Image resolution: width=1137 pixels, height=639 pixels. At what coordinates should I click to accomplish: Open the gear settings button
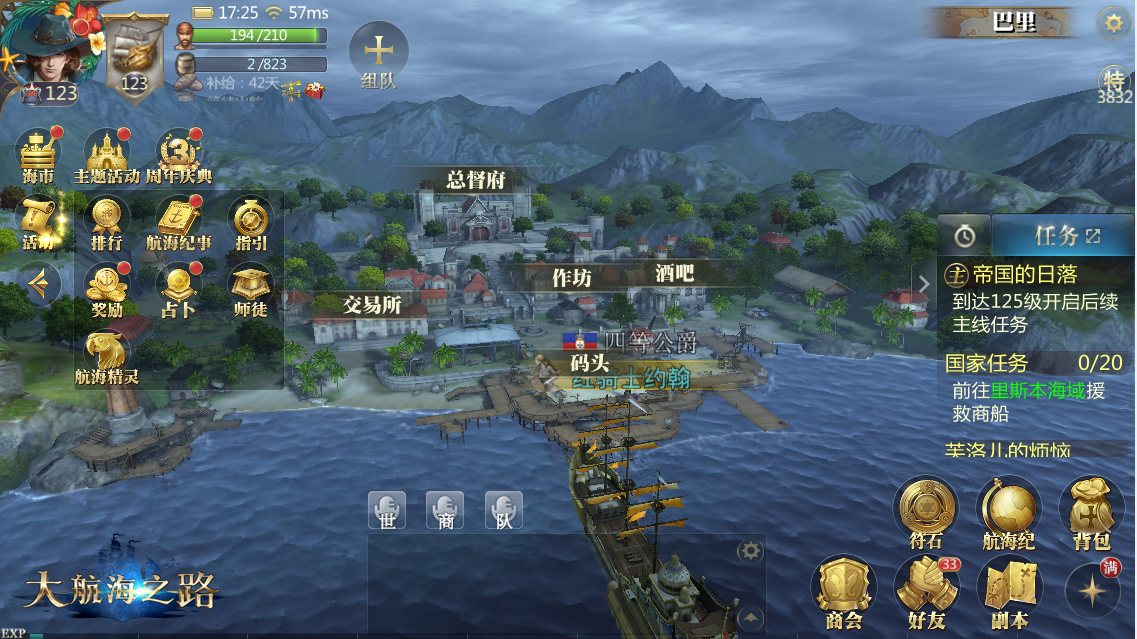[1112, 23]
